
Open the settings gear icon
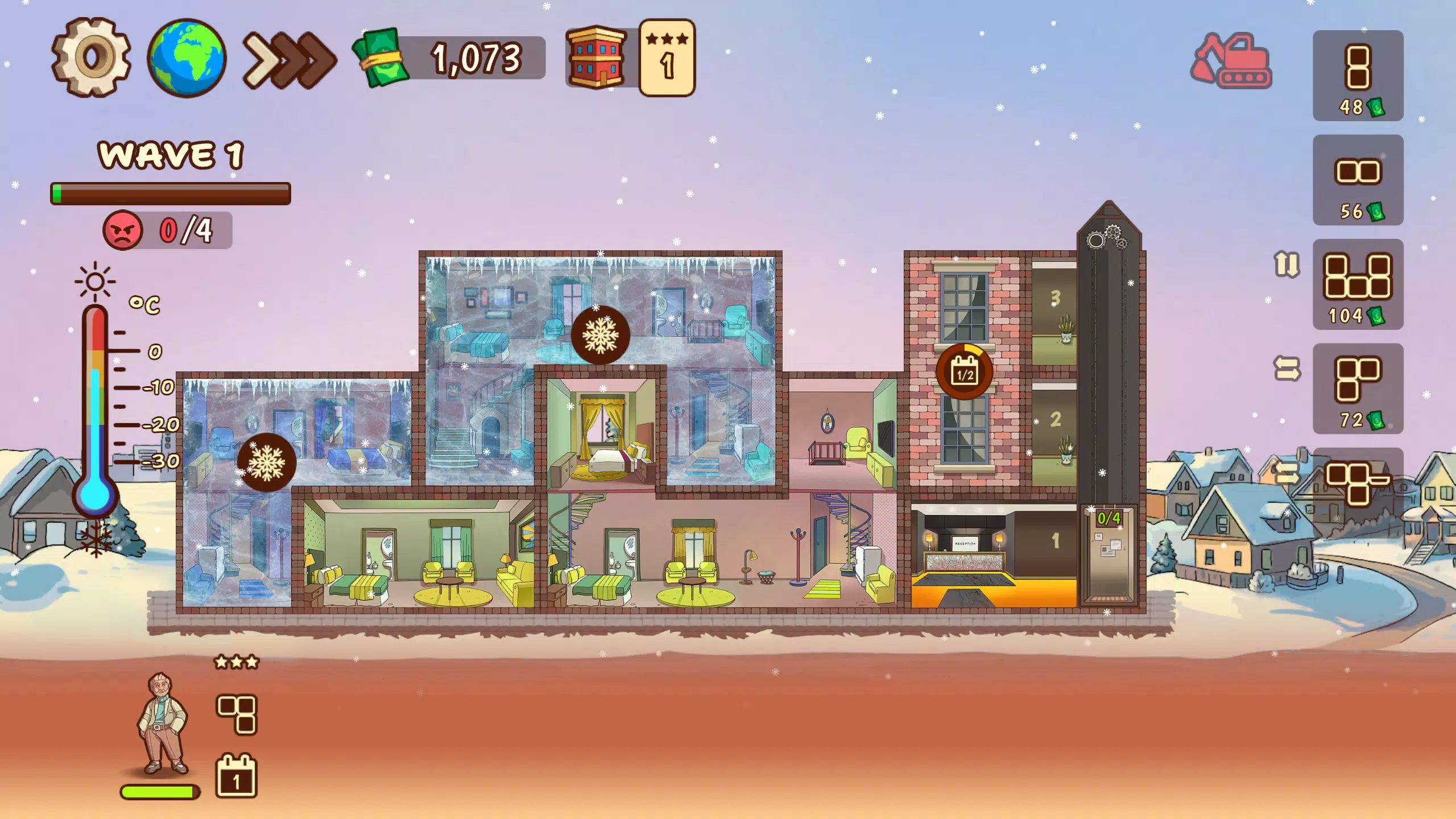point(91,57)
